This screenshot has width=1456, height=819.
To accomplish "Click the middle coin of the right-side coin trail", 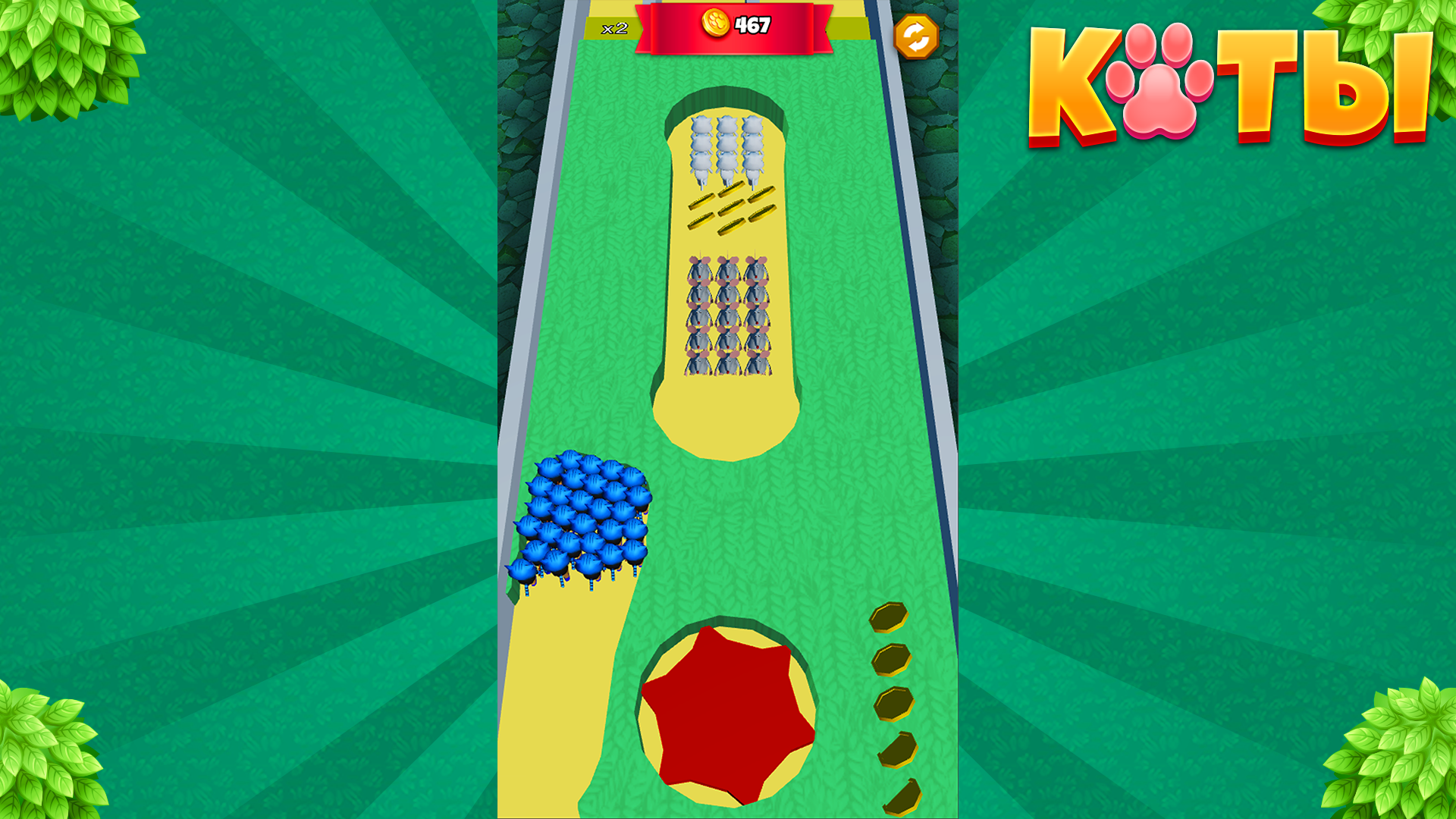I will coord(895,705).
